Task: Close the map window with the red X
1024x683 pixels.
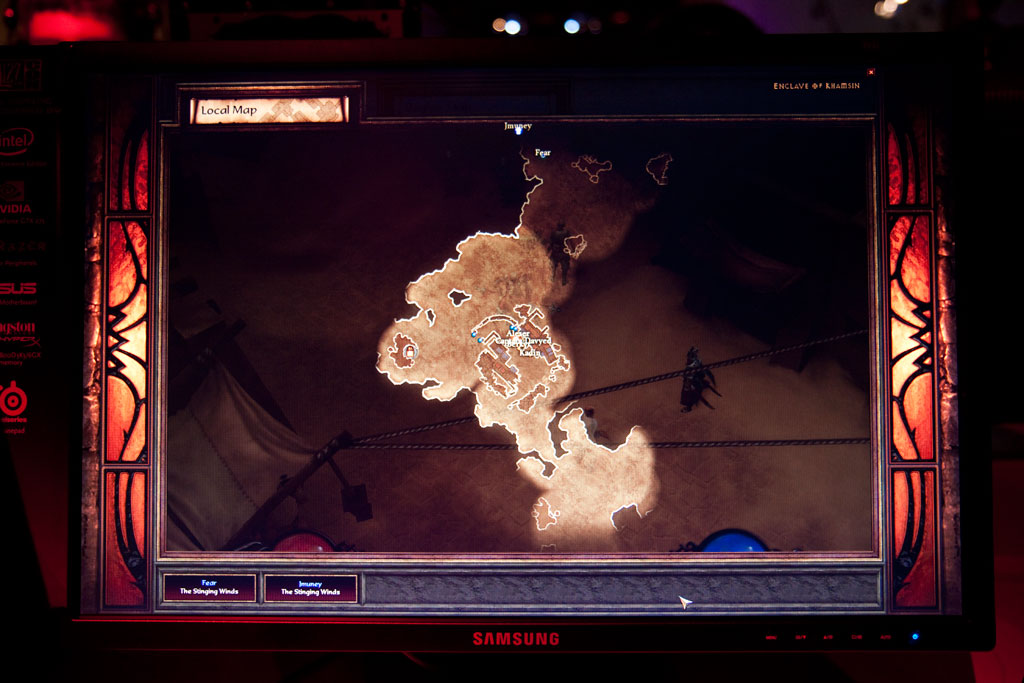Action: point(871,72)
